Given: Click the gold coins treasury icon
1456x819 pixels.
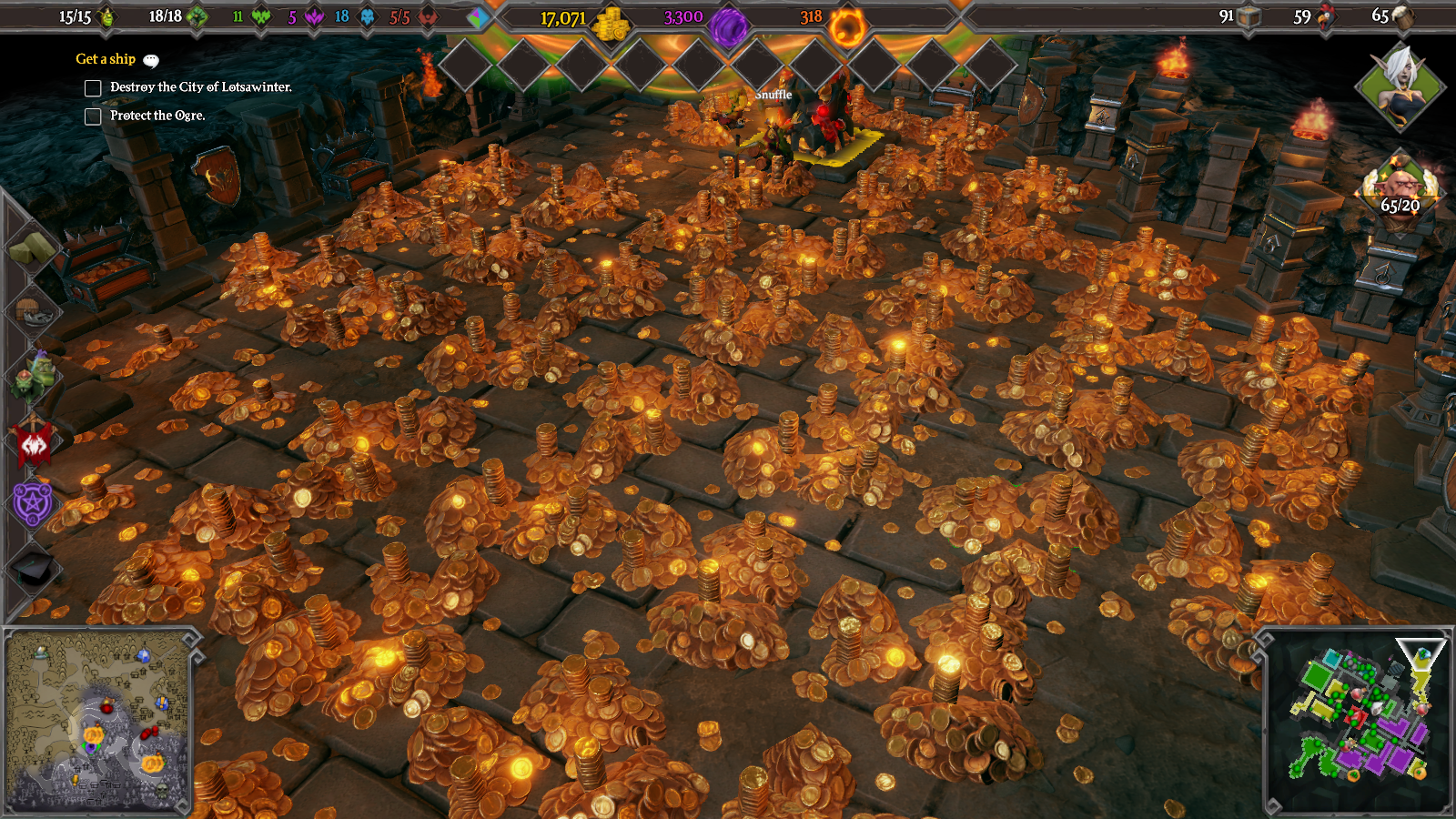Looking at the screenshot, I should [611, 23].
